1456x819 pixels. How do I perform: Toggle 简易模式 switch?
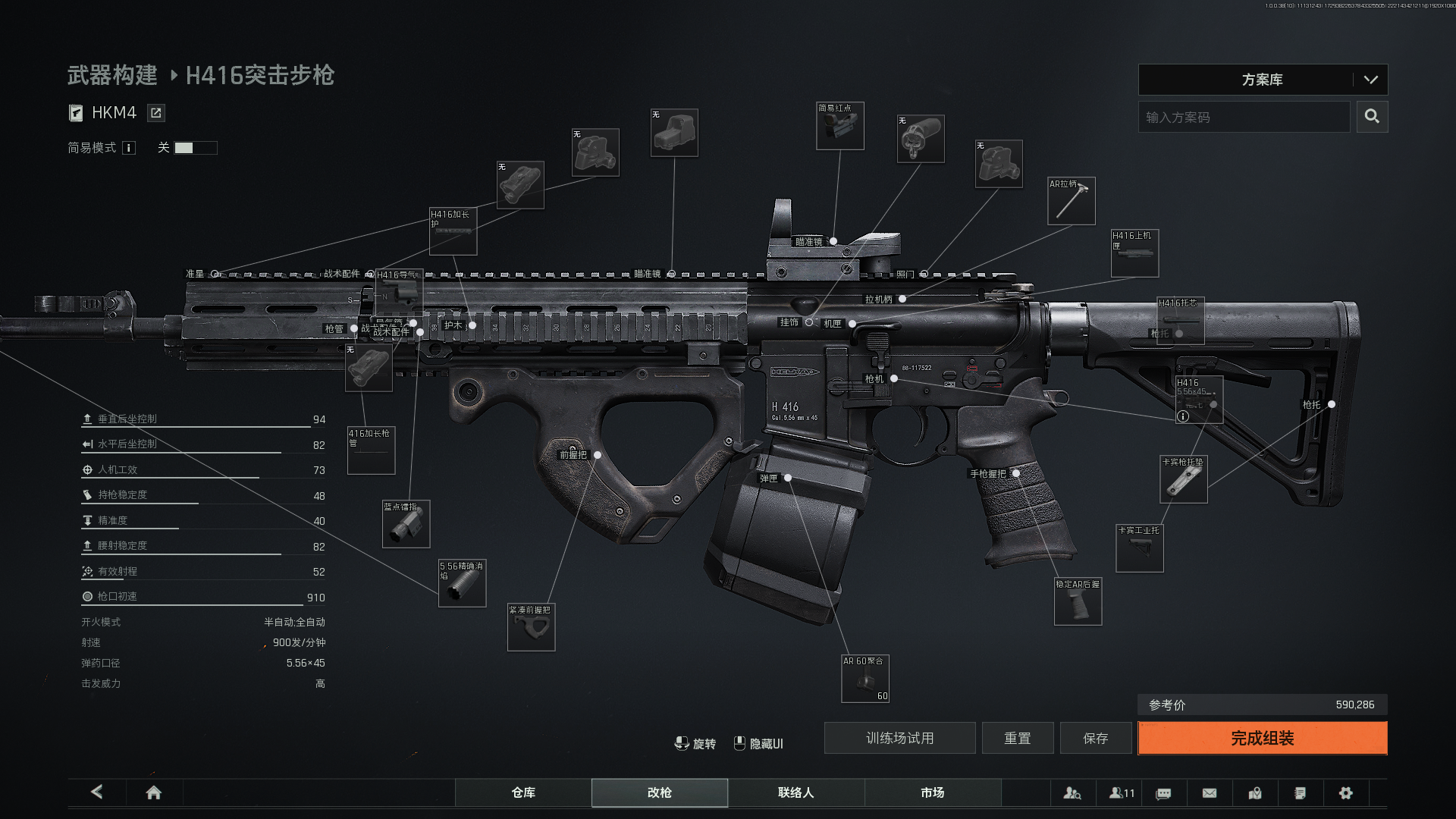195,148
